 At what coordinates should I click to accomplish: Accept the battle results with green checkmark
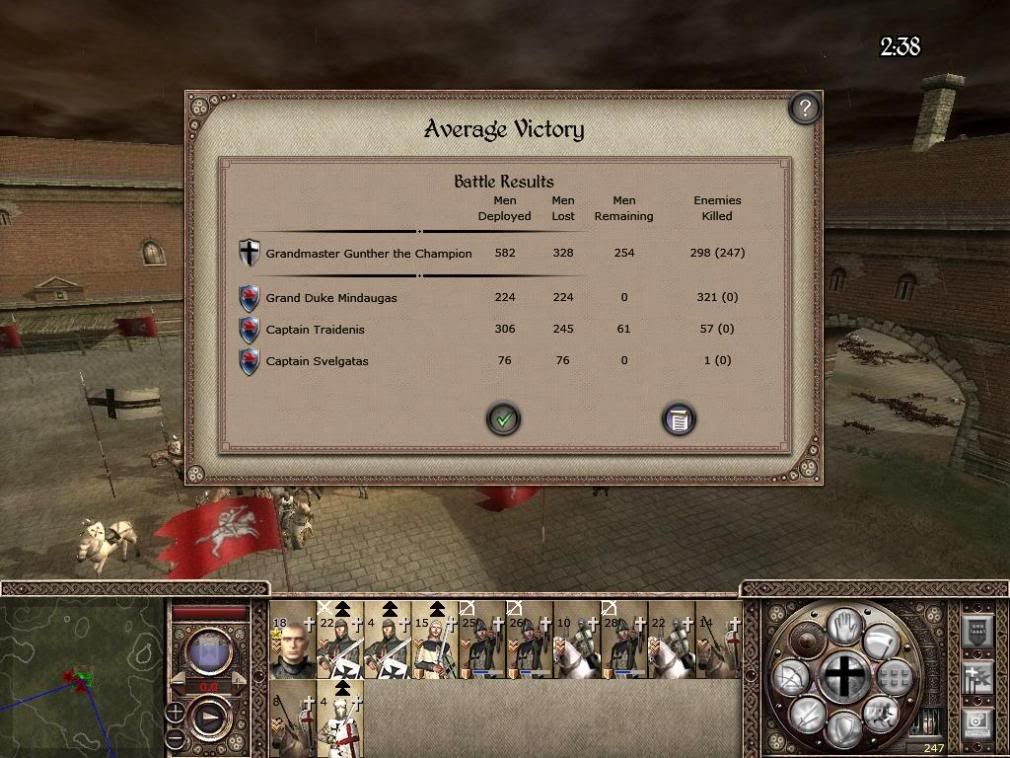pyautogui.click(x=504, y=419)
